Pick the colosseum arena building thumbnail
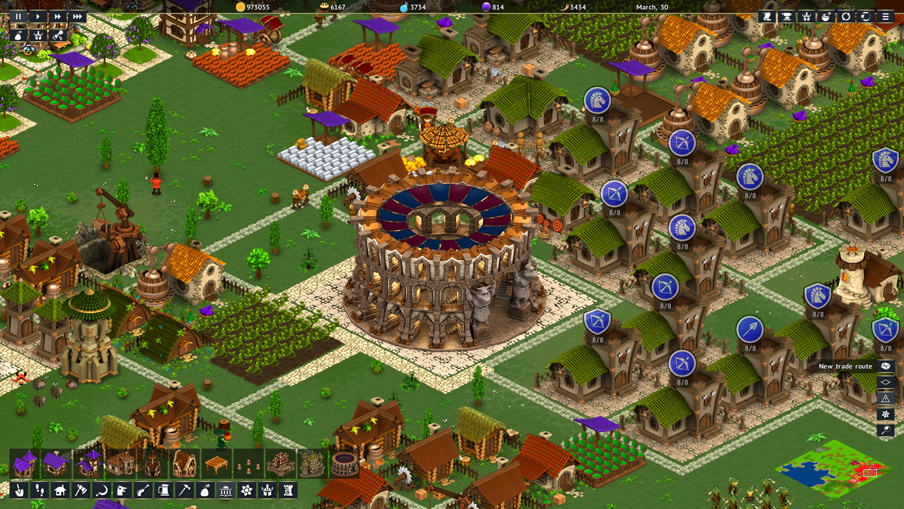The image size is (904, 509). pos(345,464)
